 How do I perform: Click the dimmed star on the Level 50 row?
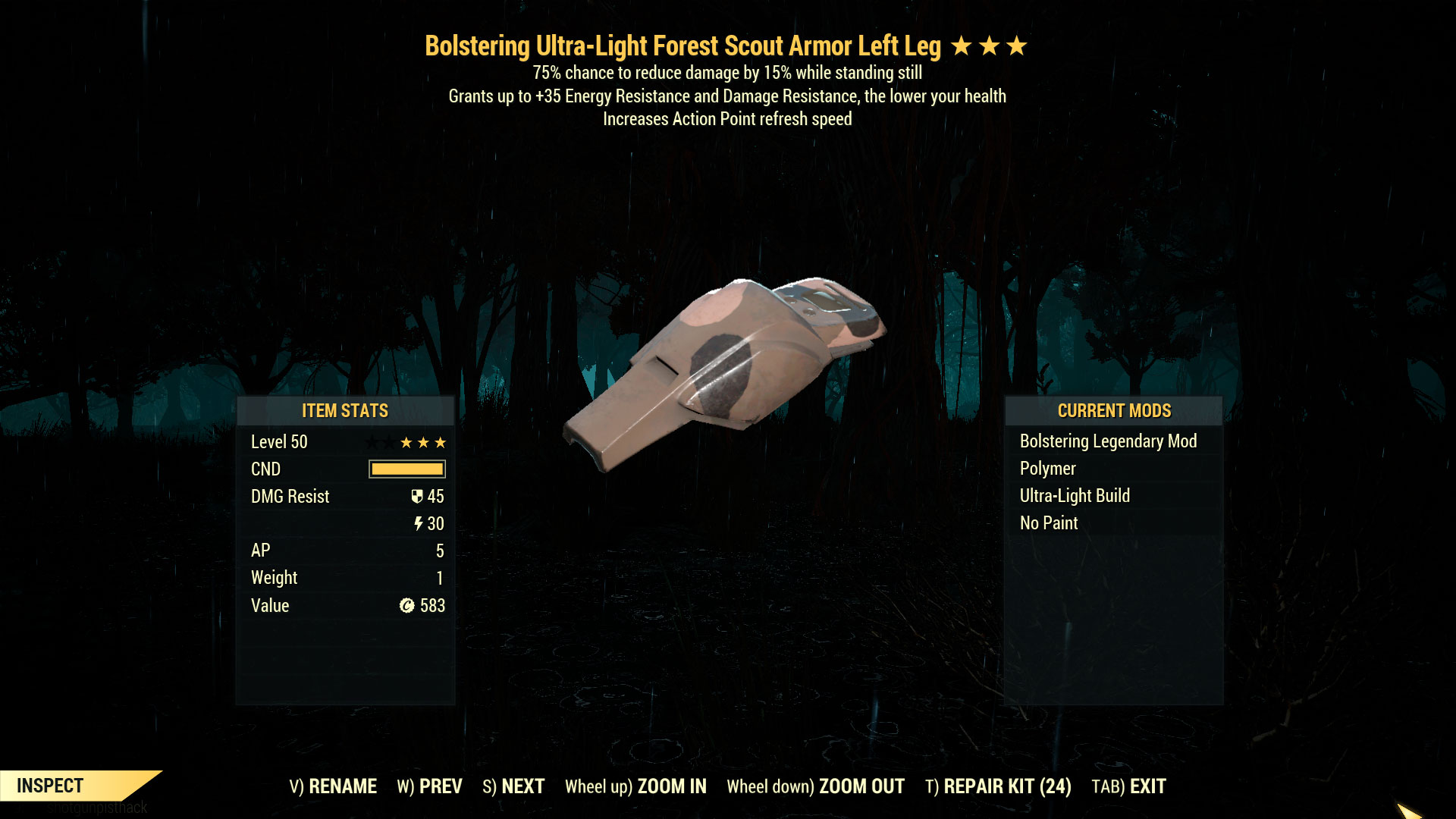coord(371,442)
